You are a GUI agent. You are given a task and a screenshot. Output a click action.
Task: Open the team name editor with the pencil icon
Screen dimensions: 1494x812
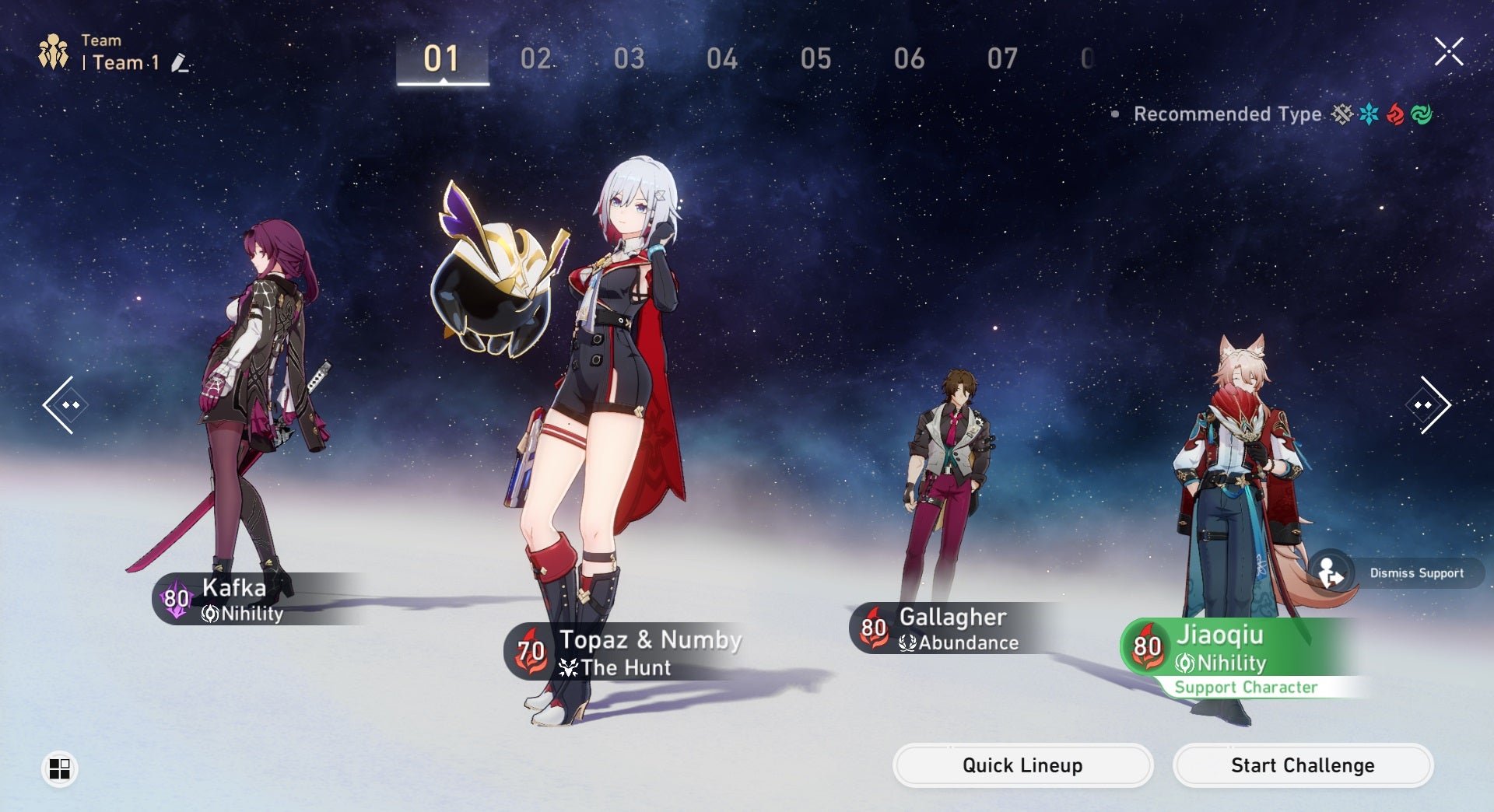pos(180,64)
